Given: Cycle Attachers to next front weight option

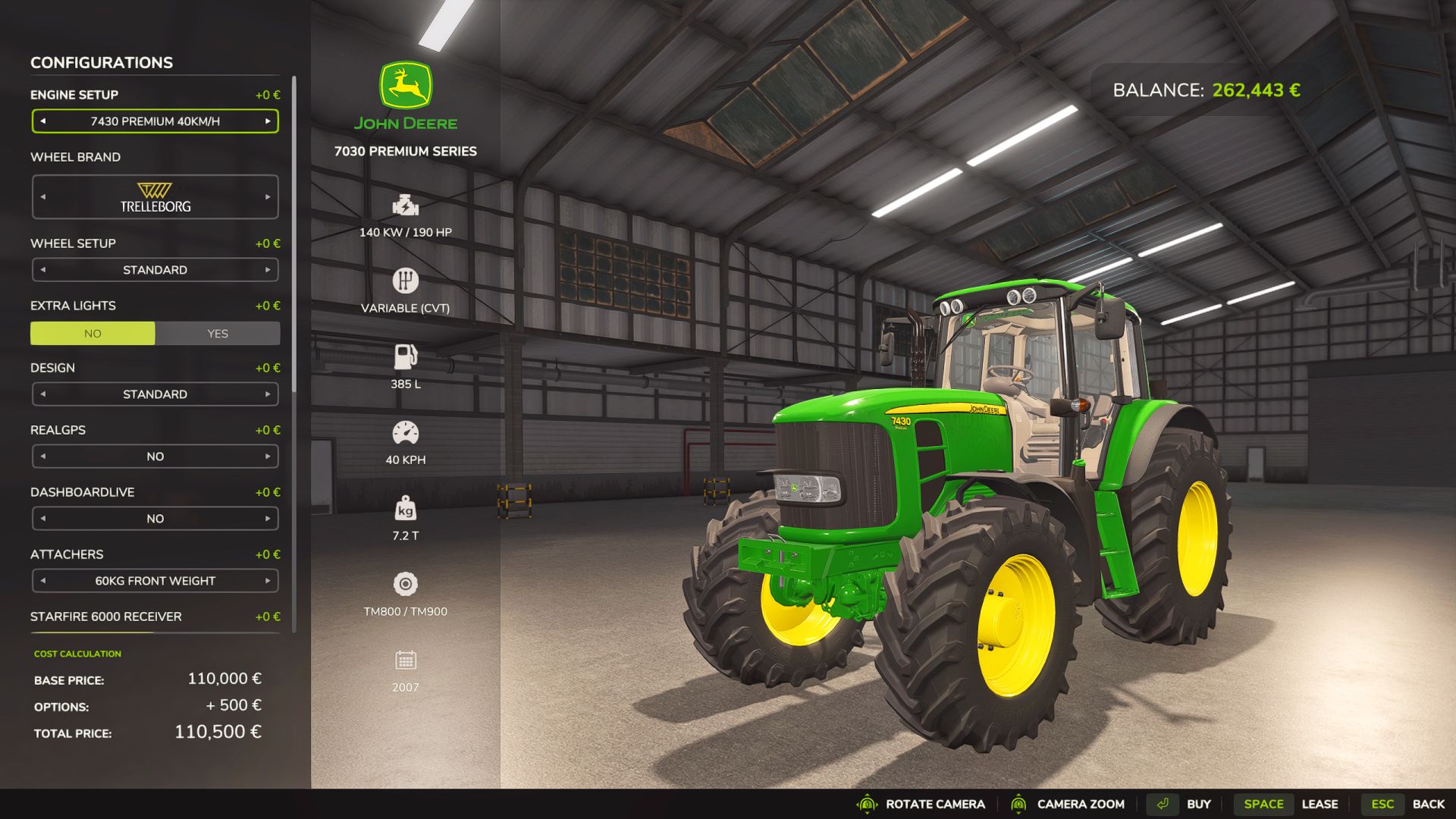Looking at the screenshot, I should click(x=268, y=581).
